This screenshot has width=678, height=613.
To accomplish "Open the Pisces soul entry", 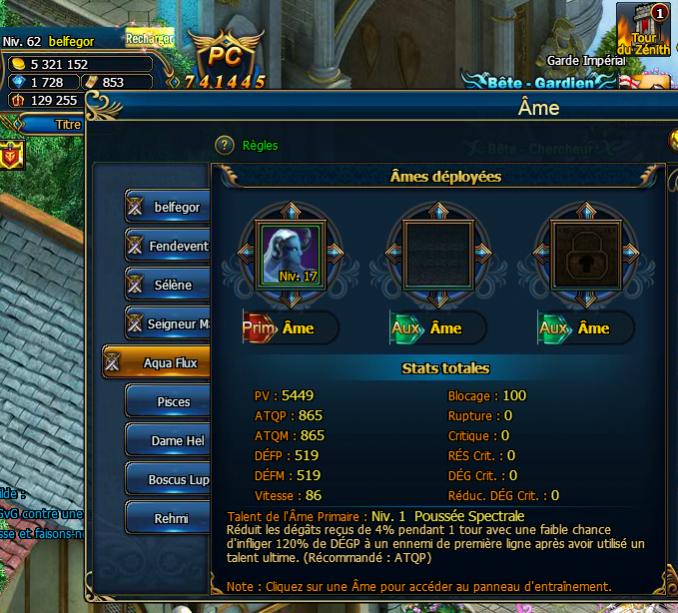I will [167, 402].
